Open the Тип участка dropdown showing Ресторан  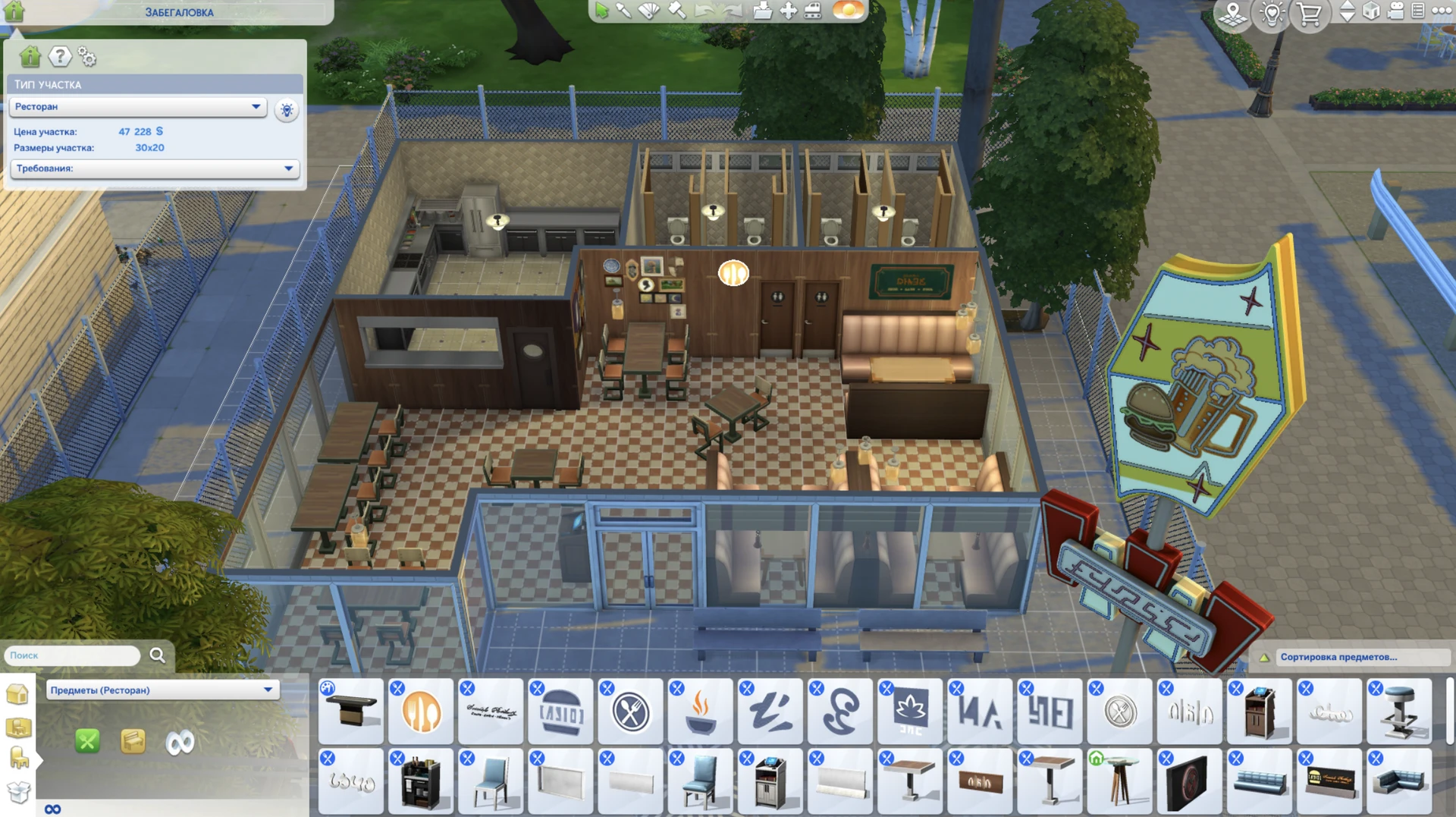pos(136,106)
